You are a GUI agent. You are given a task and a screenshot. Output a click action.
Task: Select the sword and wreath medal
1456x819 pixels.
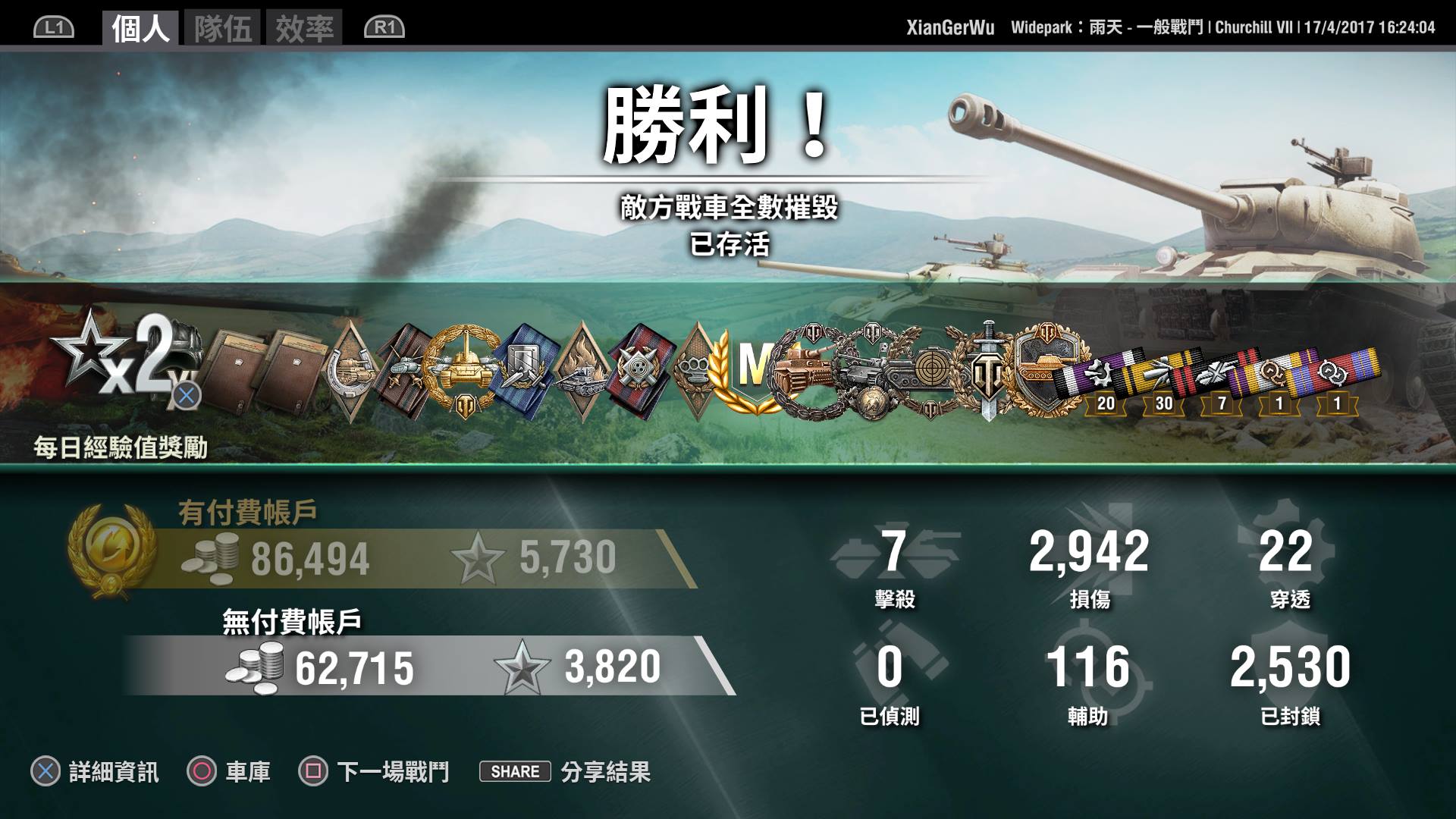pyautogui.click(x=988, y=369)
